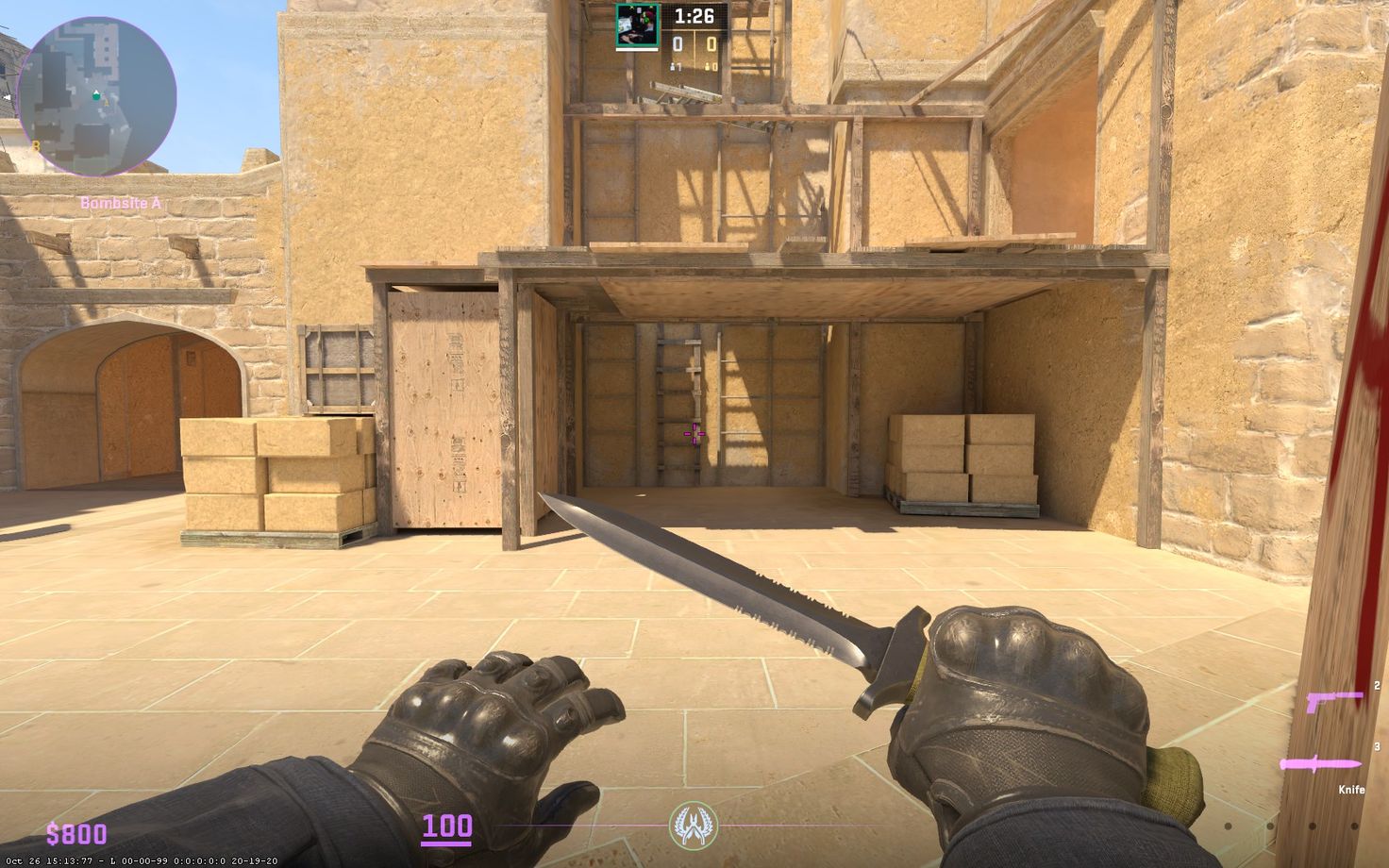1389x868 pixels.
Task: Click slot number 3 beside the knife icon
Action: tap(1377, 746)
